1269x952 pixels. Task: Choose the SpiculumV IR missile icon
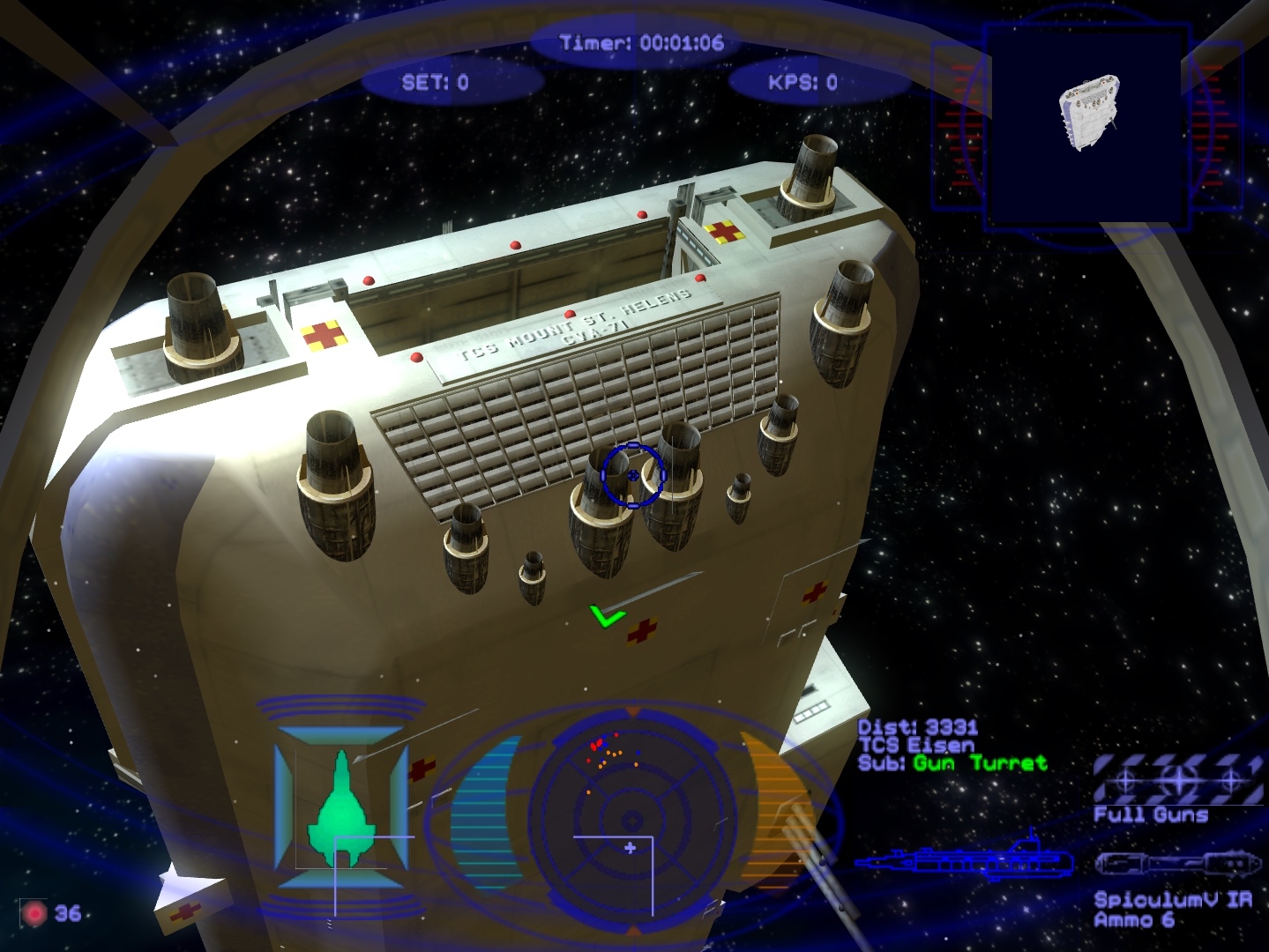click(x=1176, y=867)
